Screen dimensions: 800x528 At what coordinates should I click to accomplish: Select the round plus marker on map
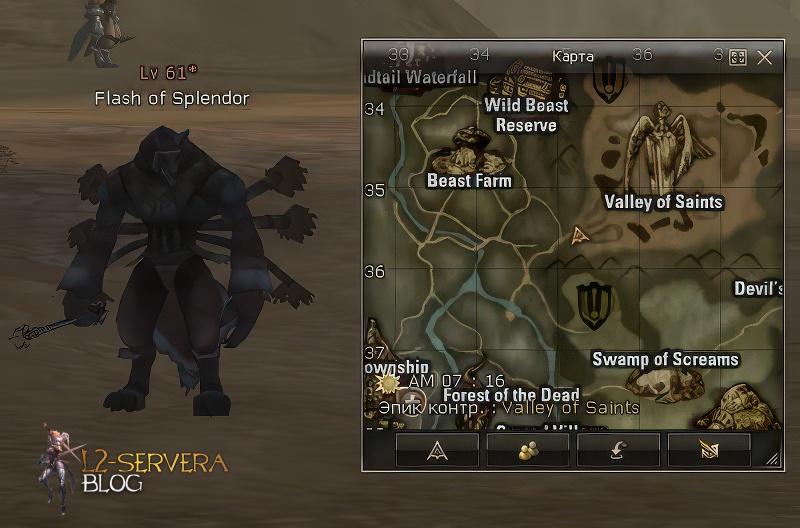tap(417, 404)
